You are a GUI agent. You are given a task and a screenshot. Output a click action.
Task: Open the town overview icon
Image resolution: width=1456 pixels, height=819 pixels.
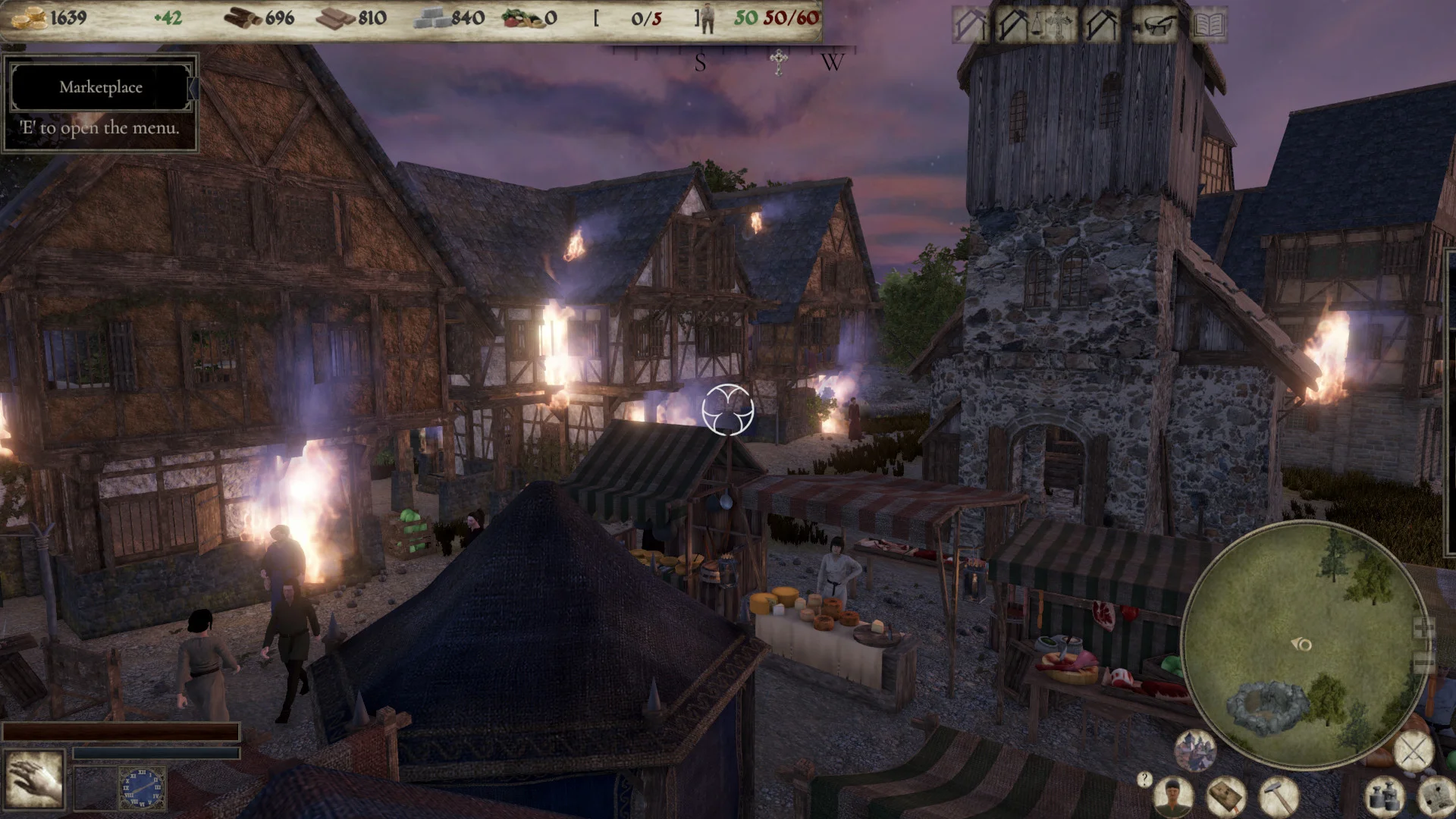[1195, 749]
